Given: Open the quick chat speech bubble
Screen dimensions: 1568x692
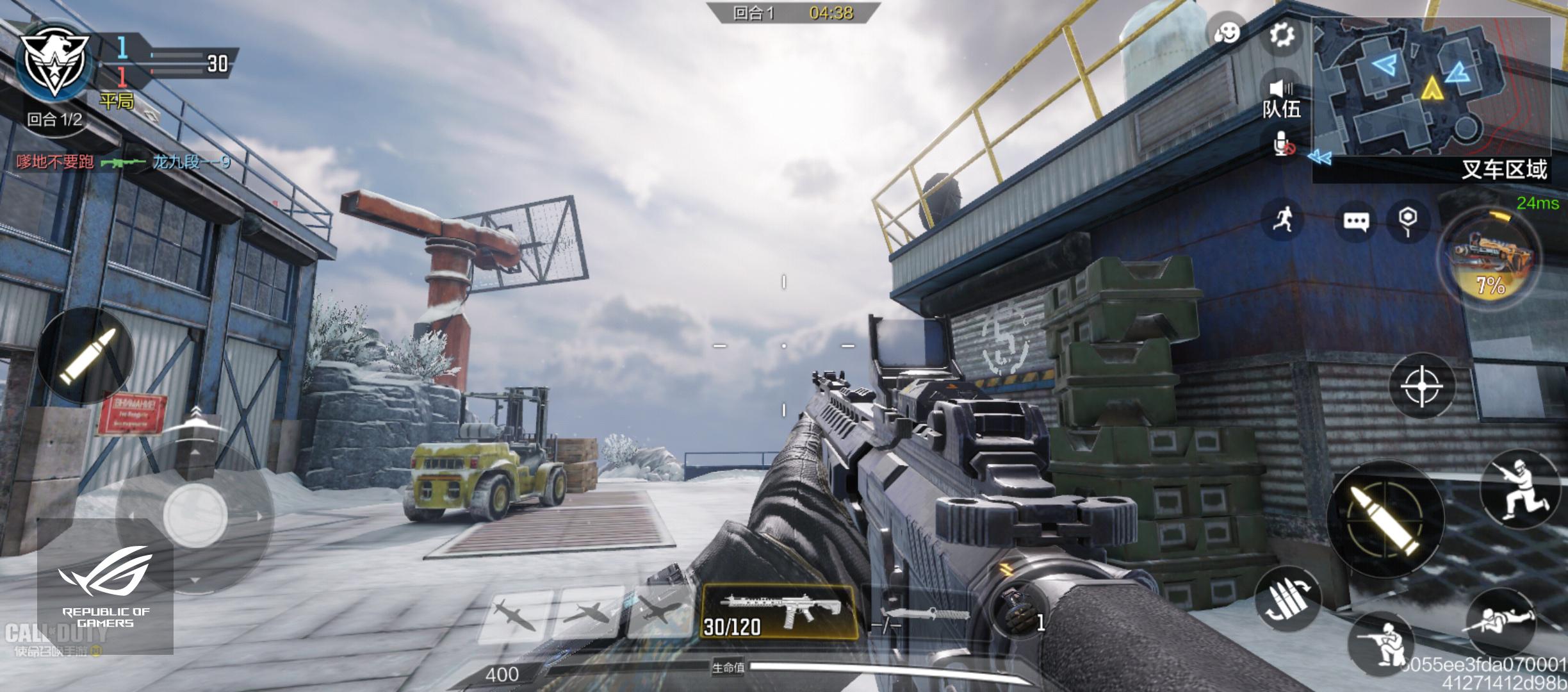Looking at the screenshot, I should (x=1355, y=221).
